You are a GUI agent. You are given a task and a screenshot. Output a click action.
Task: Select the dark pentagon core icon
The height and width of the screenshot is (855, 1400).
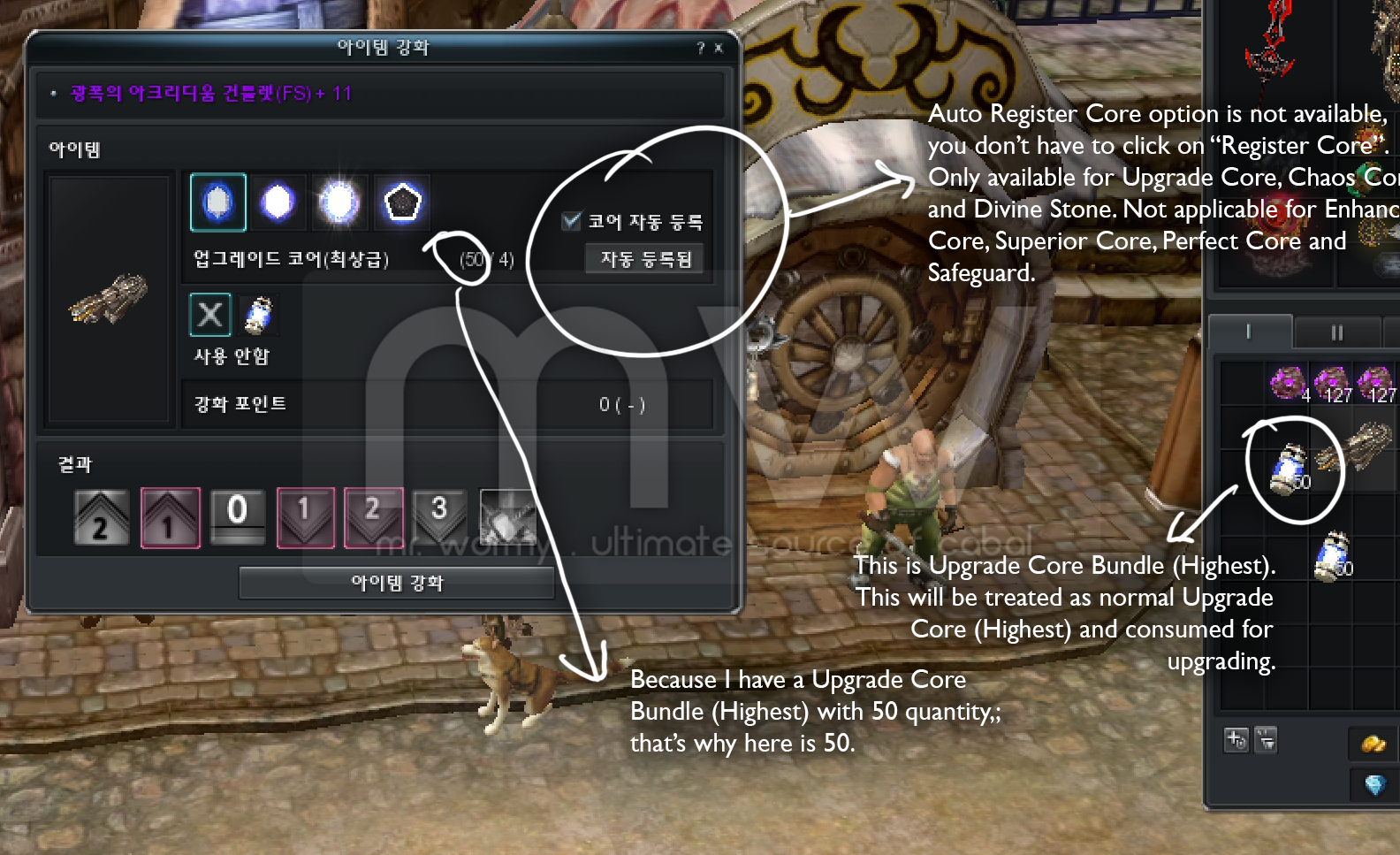point(402,202)
